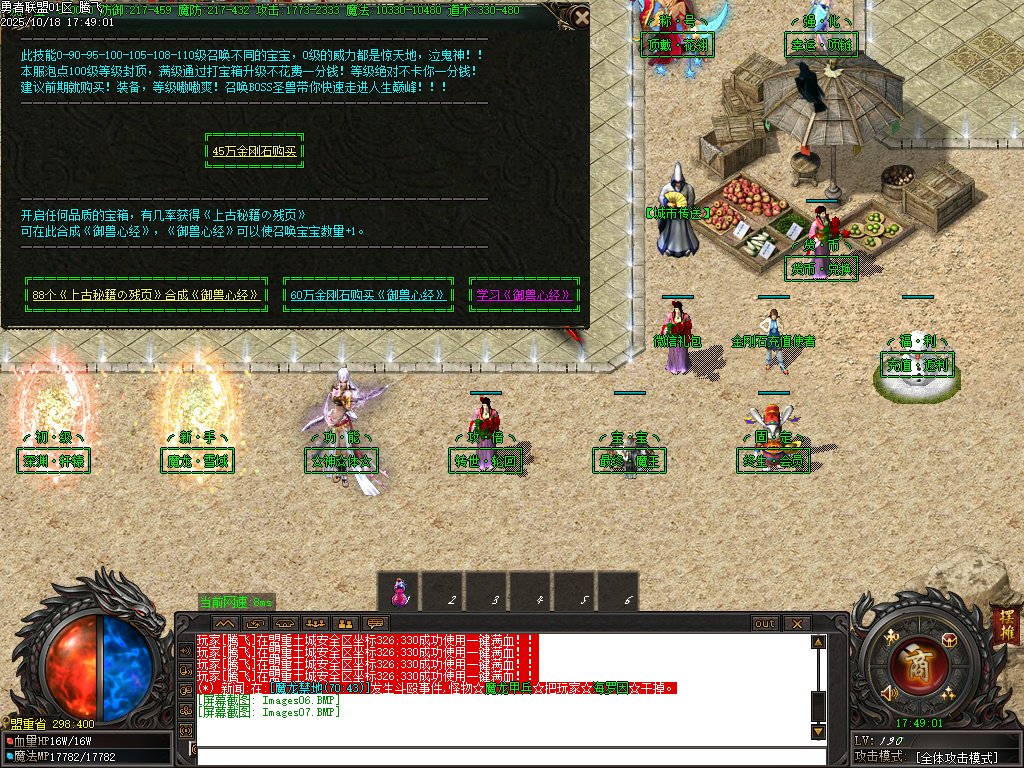Click the sparkle stars icon on the dial
Screen dimensions: 1024x768
pyautogui.click(x=947, y=692)
